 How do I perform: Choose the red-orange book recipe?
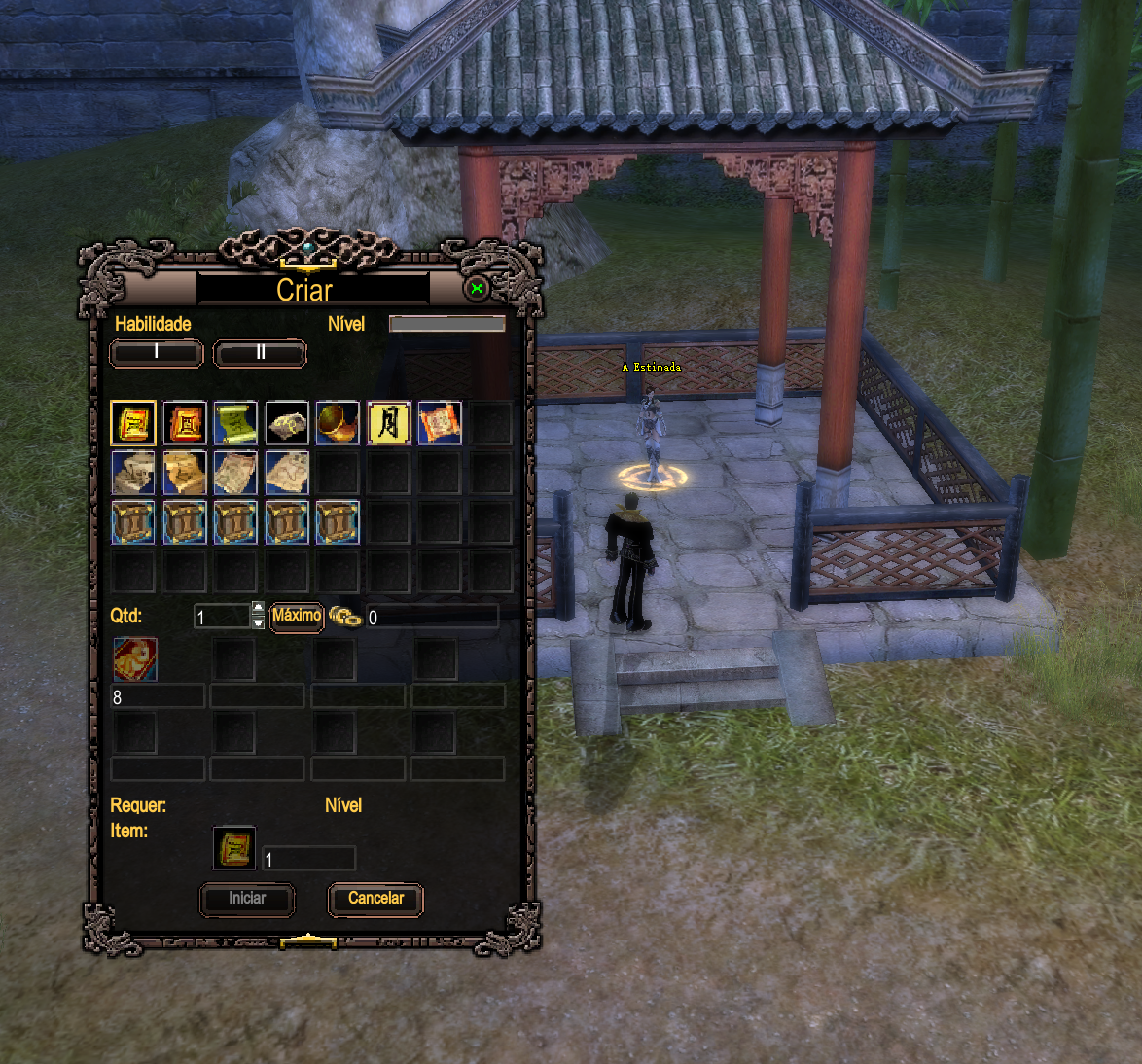tap(185, 423)
